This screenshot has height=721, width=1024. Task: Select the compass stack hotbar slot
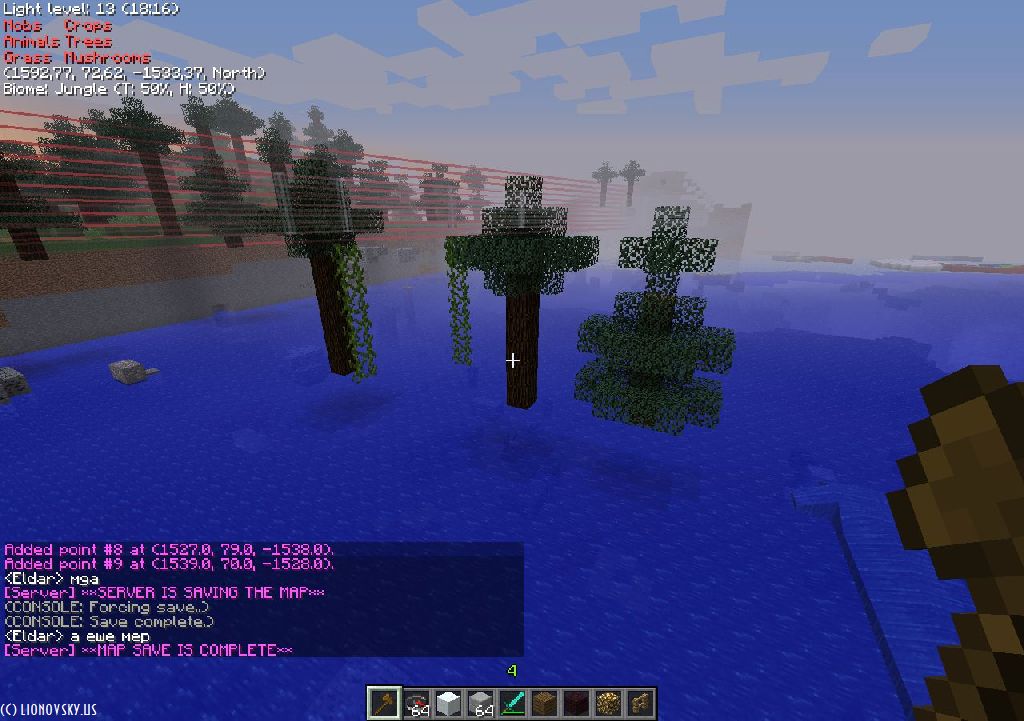pos(416,703)
